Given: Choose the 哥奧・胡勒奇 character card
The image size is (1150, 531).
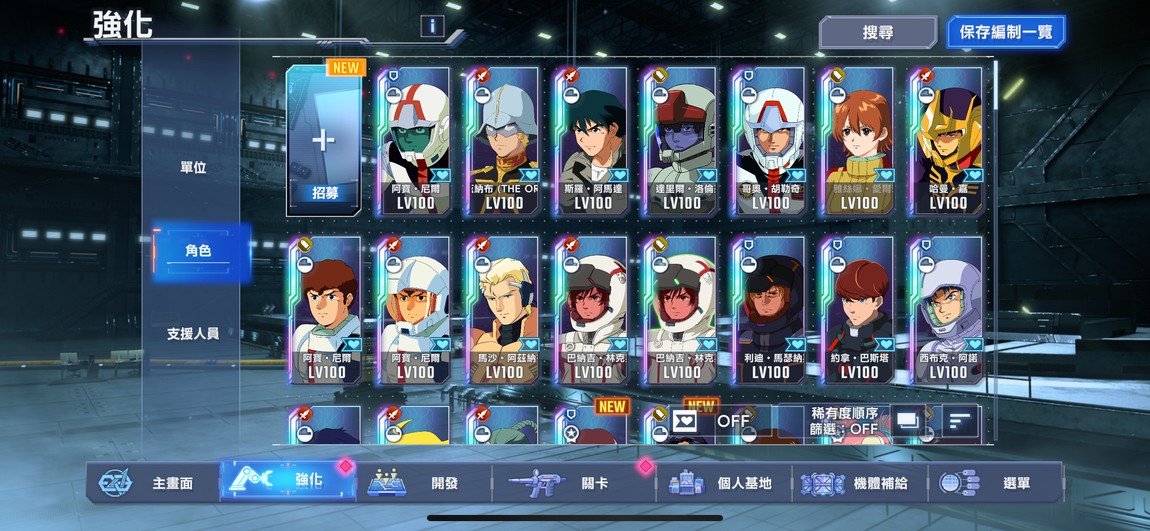Looking at the screenshot, I should click(769, 141).
